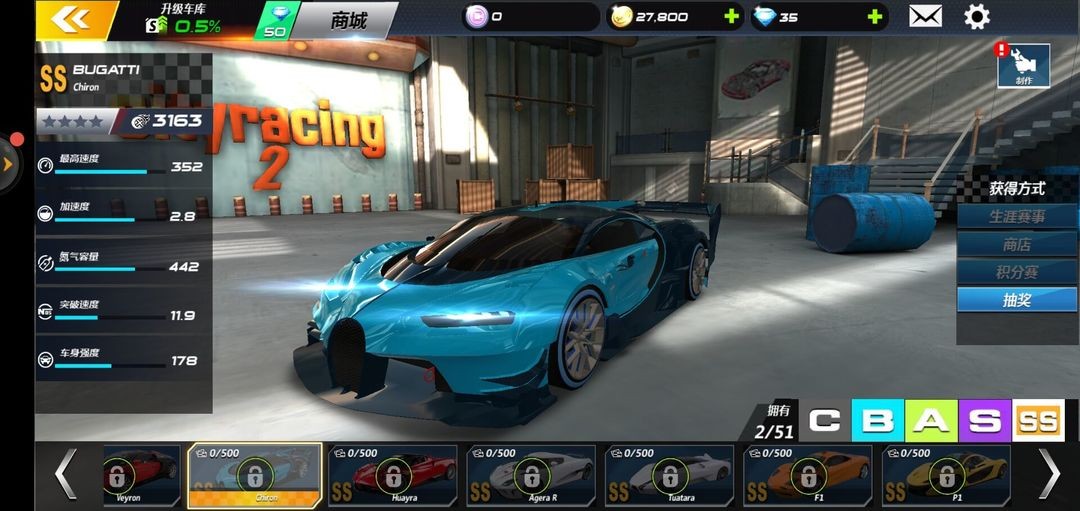Choose the 积分赛 obtain option

pos(1017,272)
